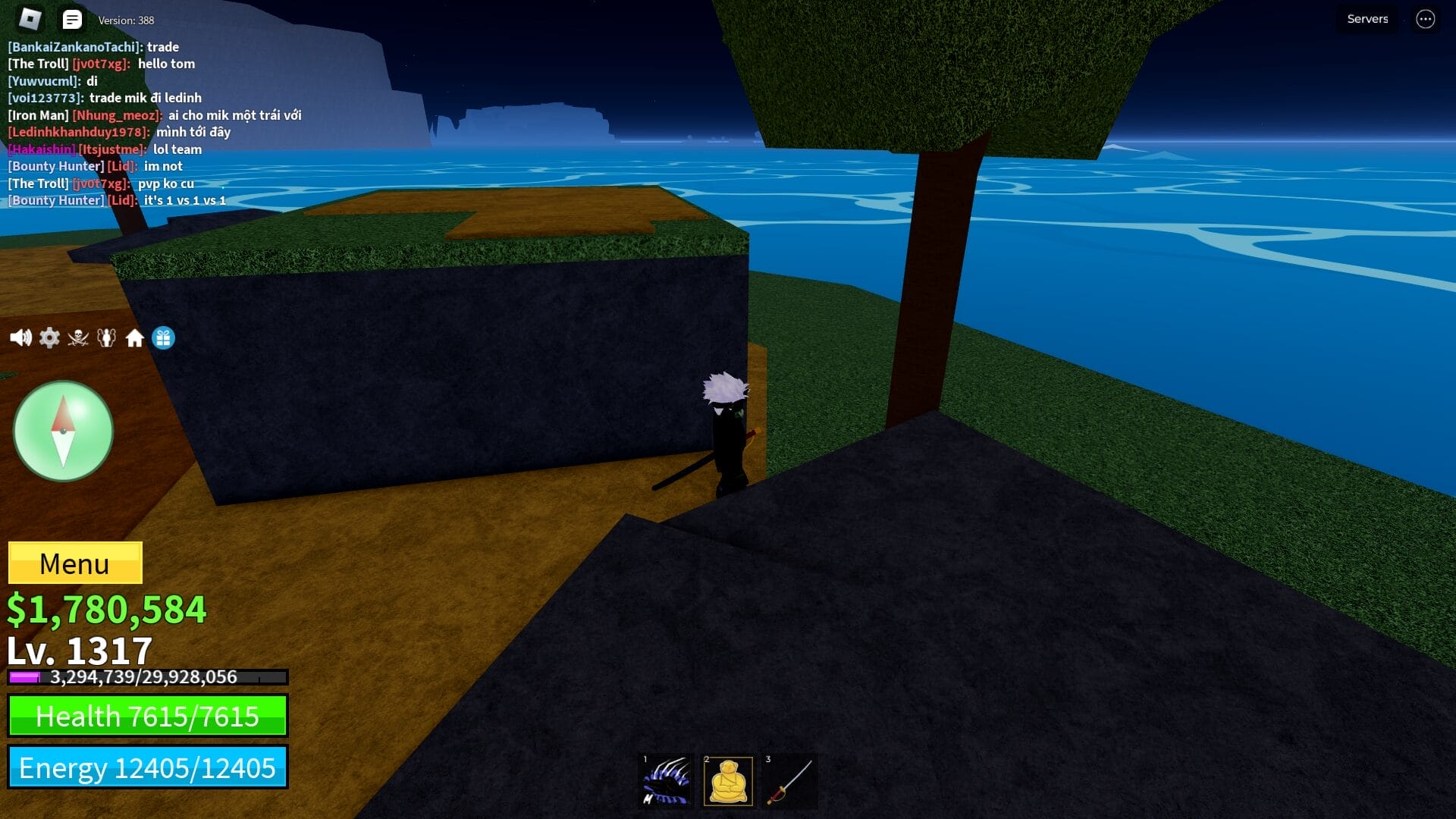Equip the Buddha fruit in slot 2
Screen dimensions: 1456x819
click(x=727, y=780)
